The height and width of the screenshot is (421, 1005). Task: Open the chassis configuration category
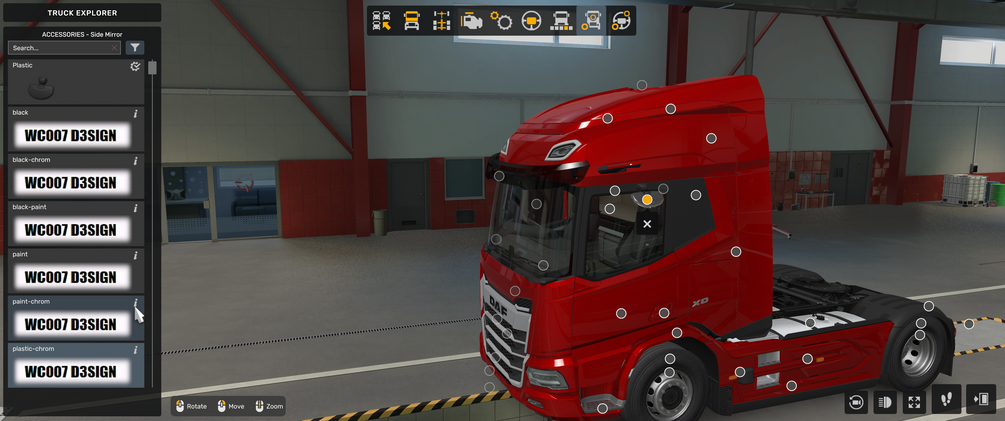coord(441,21)
